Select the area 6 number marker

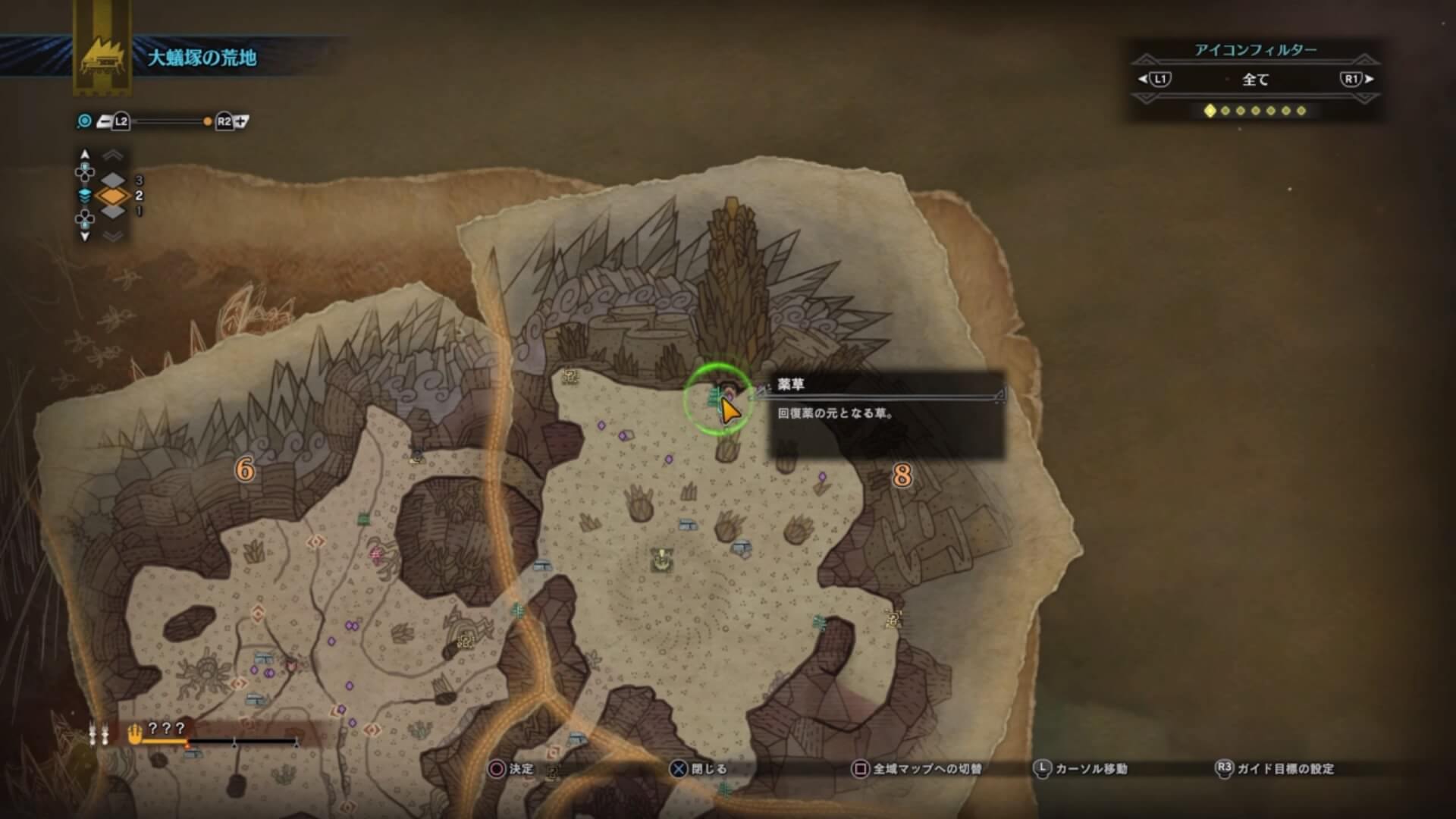click(x=244, y=470)
